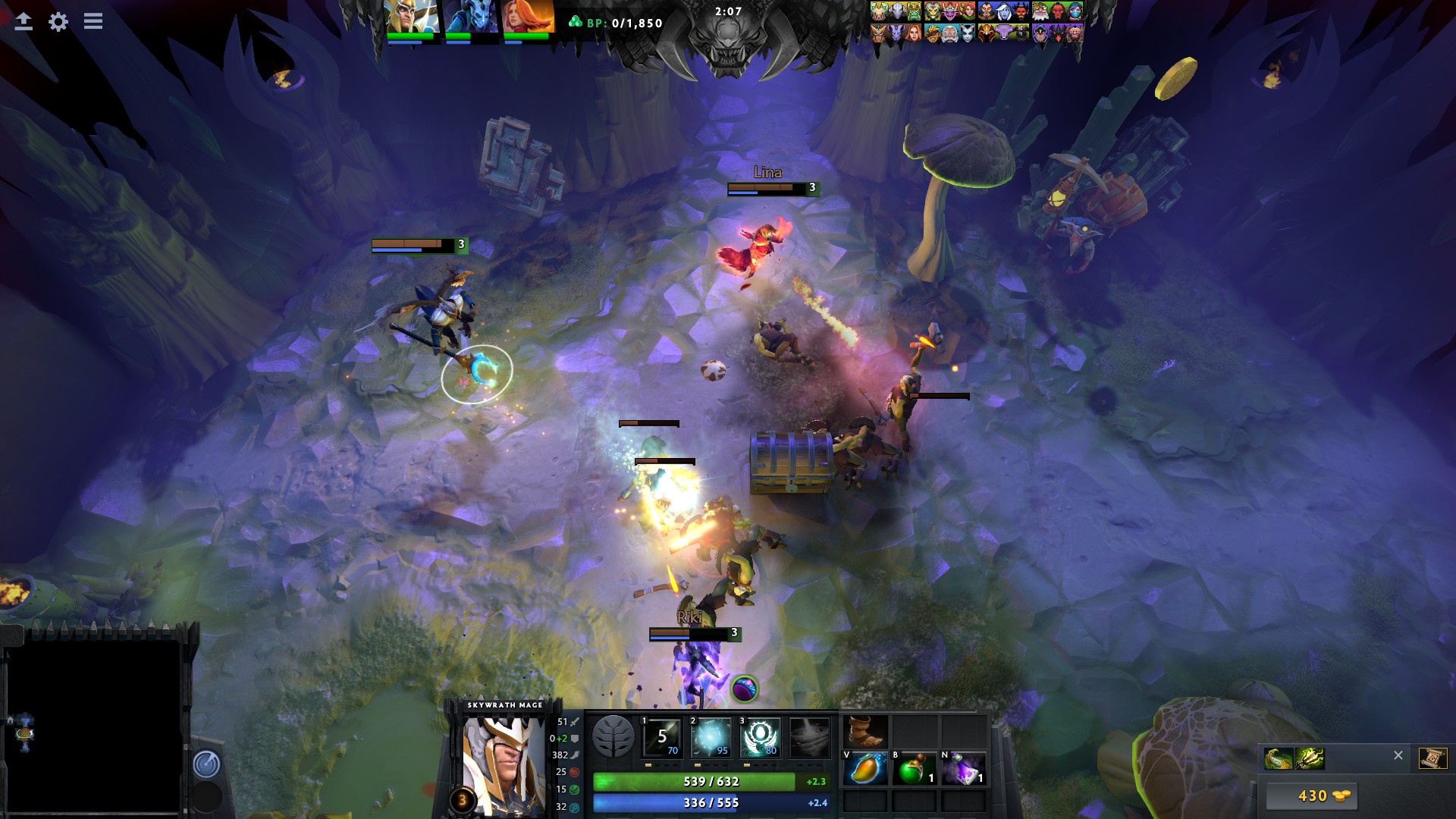Select Riki's portrait in top bar
This screenshot has width=1456, height=819.
(x=470, y=17)
